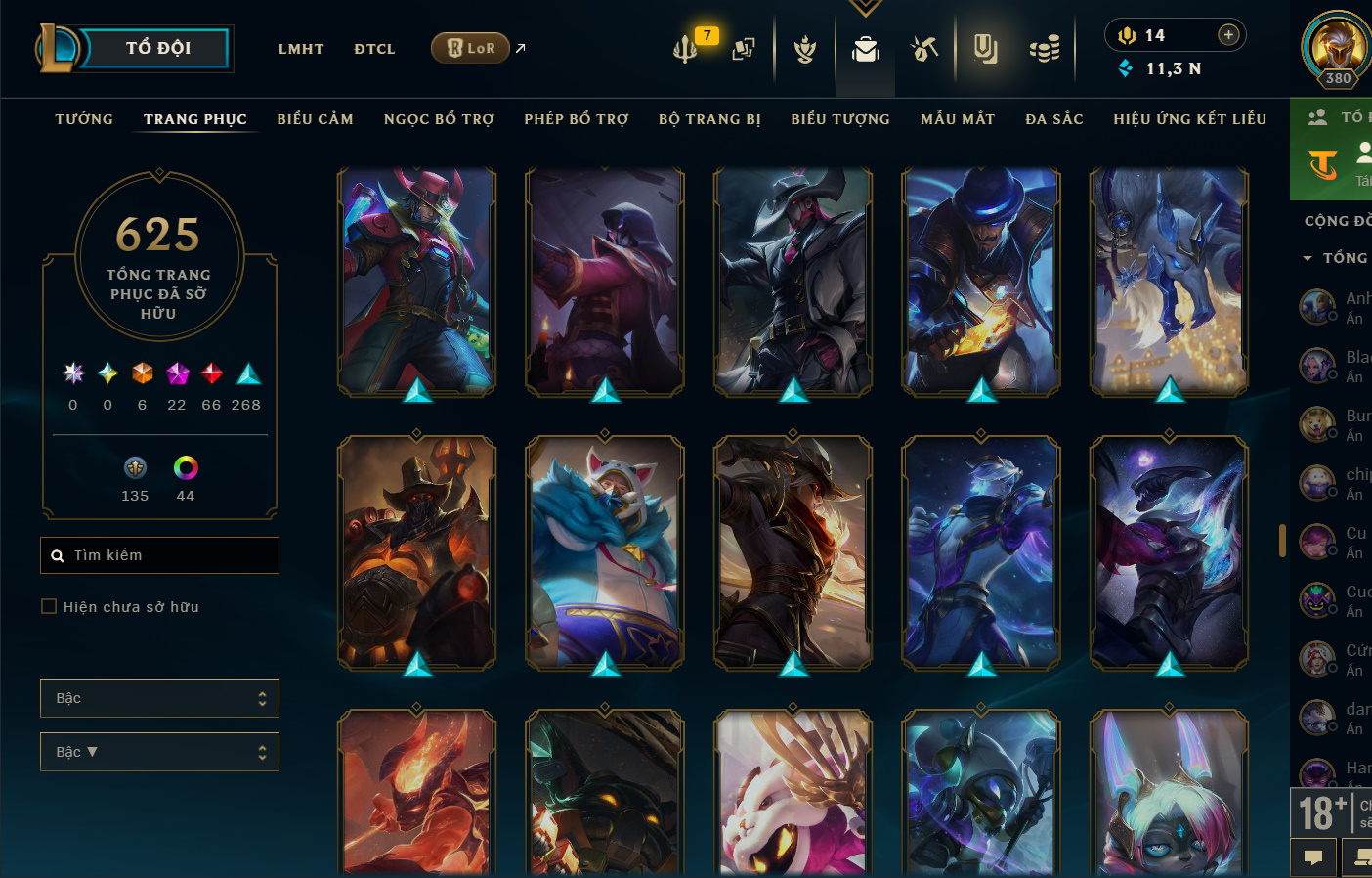Open the MẪU MẮT wards tab
Viewport: 1372px width, 878px height.
[958, 119]
